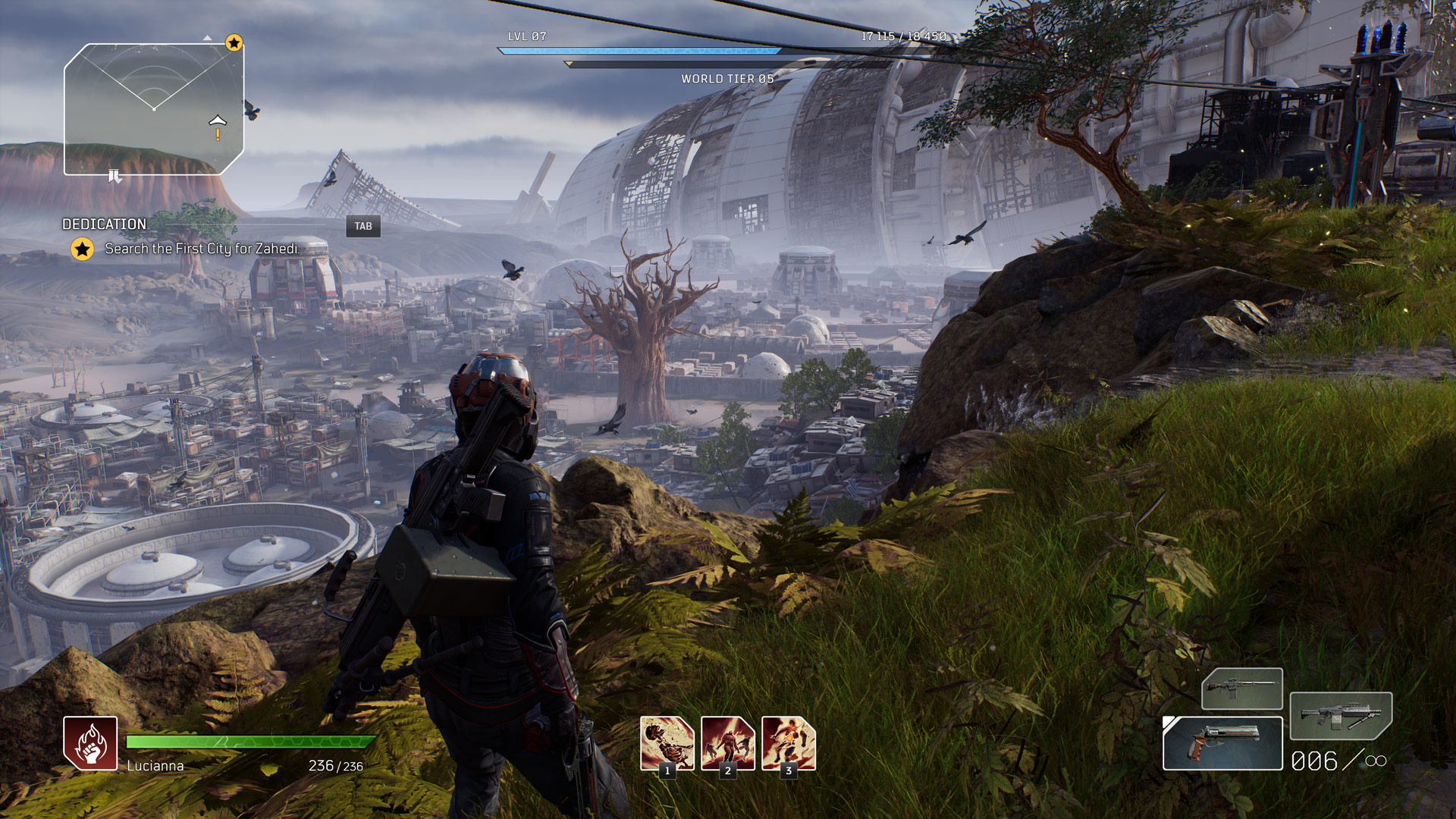Click the yellow star quest marker on minimap

[x=234, y=43]
